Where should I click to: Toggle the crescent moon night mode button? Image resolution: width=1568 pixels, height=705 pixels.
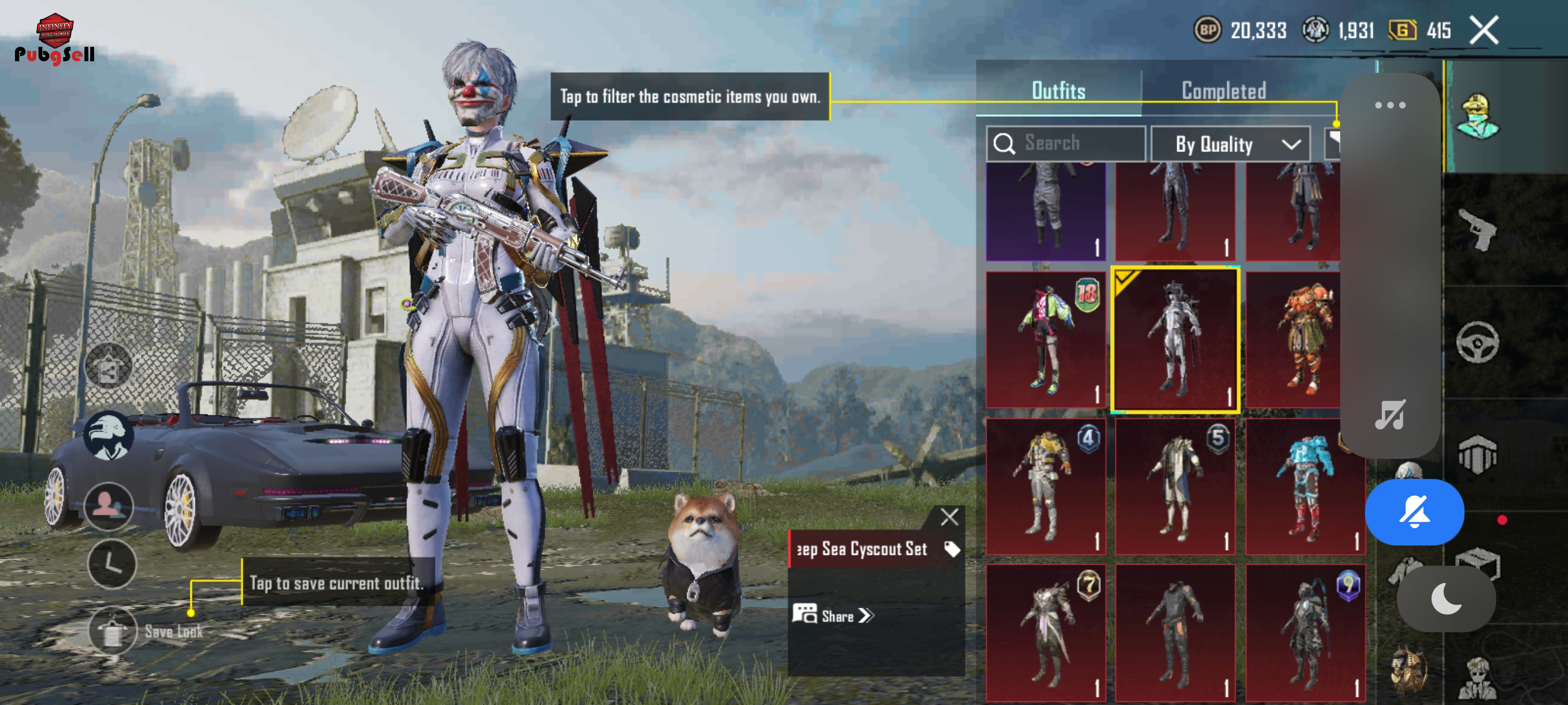tap(1445, 599)
